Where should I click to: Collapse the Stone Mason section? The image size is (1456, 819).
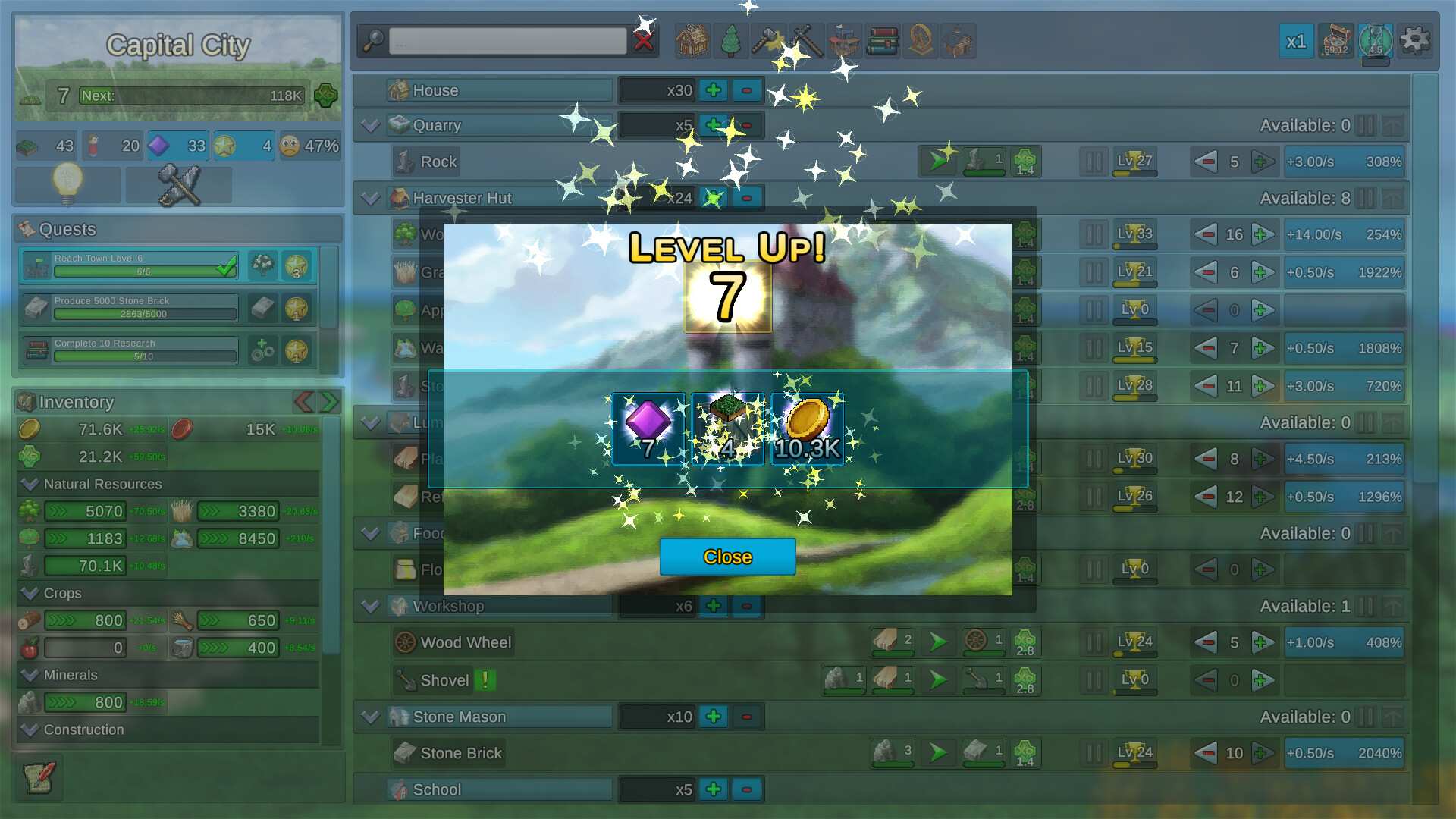pyautogui.click(x=370, y=717)
